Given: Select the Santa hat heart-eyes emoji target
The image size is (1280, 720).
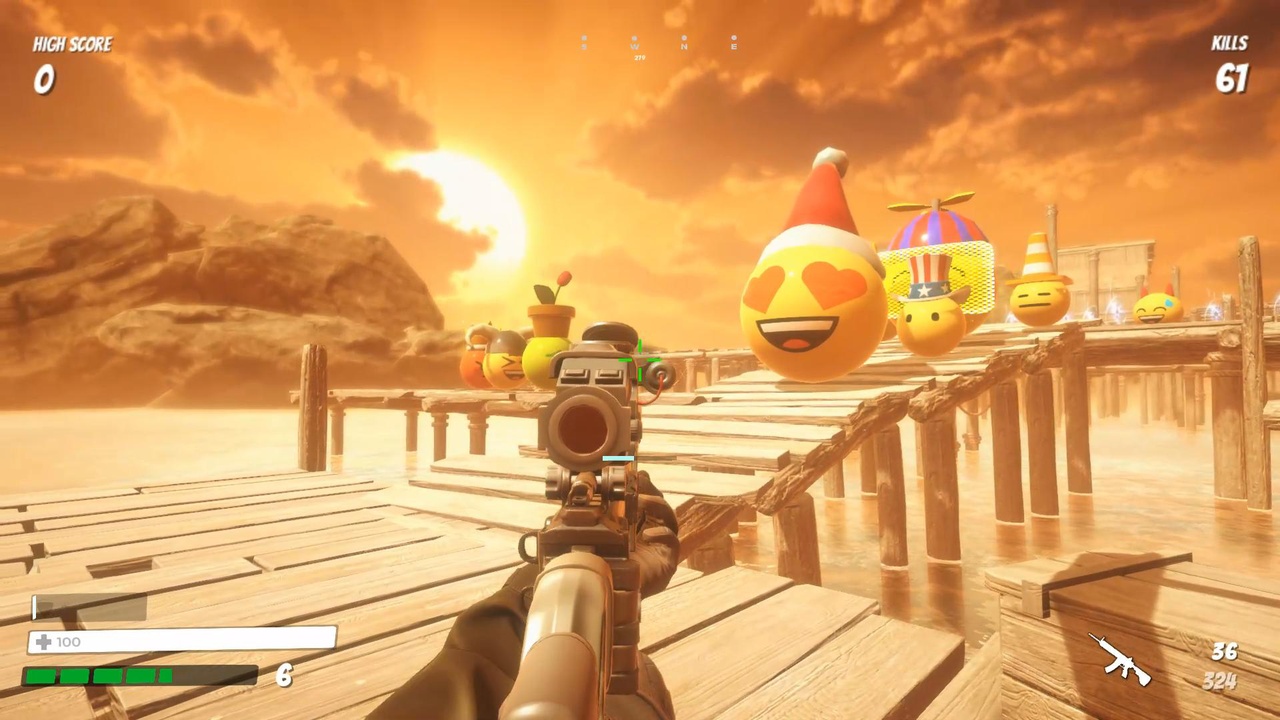Looking at the screenshot, I should pos(810,310).
